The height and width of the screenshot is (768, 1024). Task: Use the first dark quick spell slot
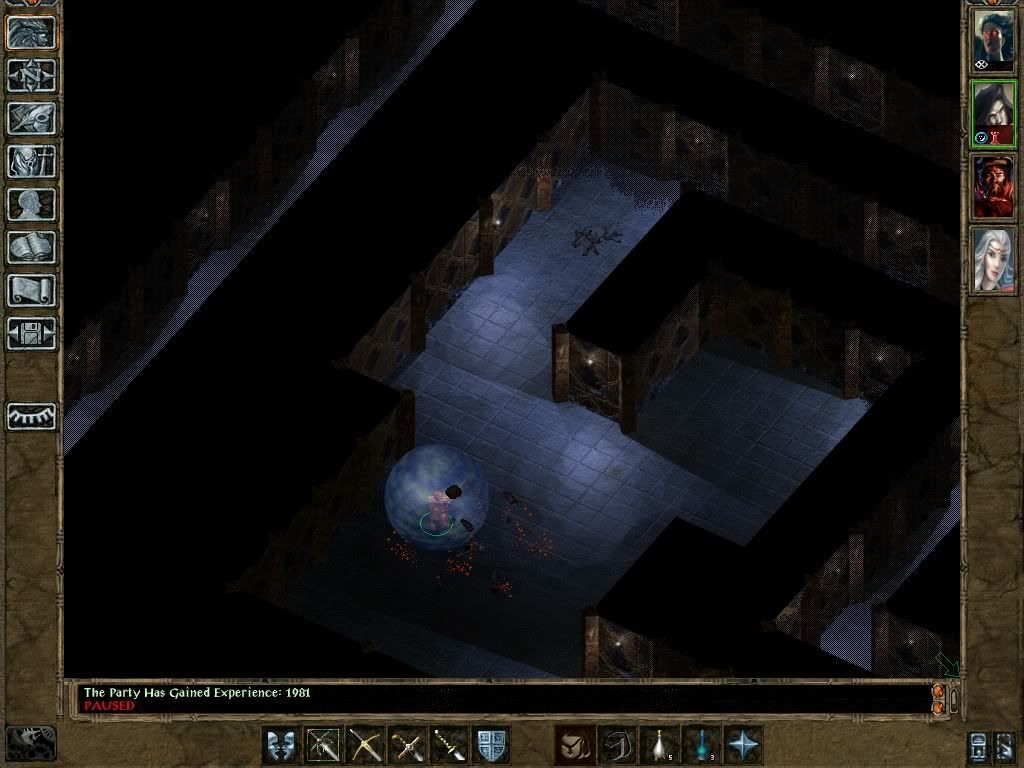click(x=574, y=745)
